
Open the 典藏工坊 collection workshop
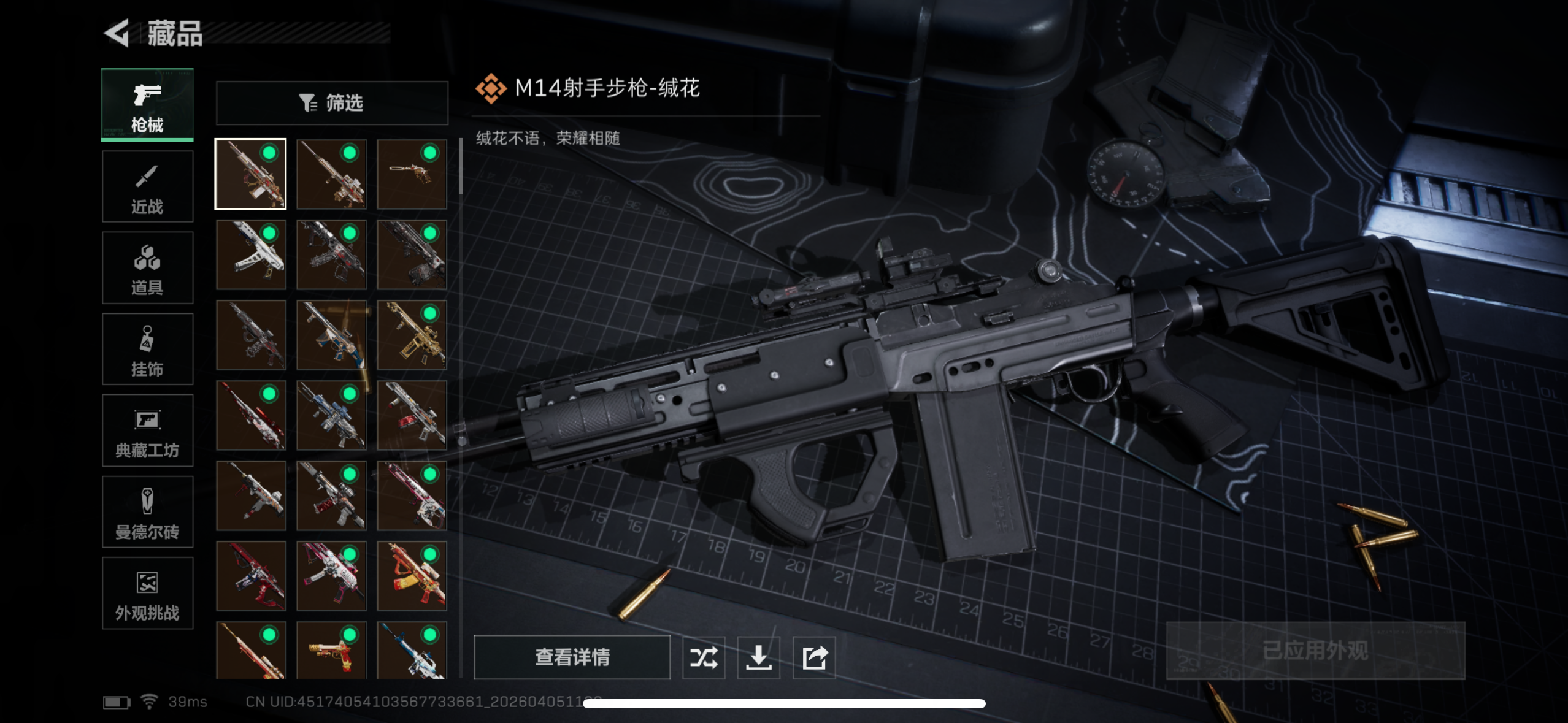(x=147, y=430)
